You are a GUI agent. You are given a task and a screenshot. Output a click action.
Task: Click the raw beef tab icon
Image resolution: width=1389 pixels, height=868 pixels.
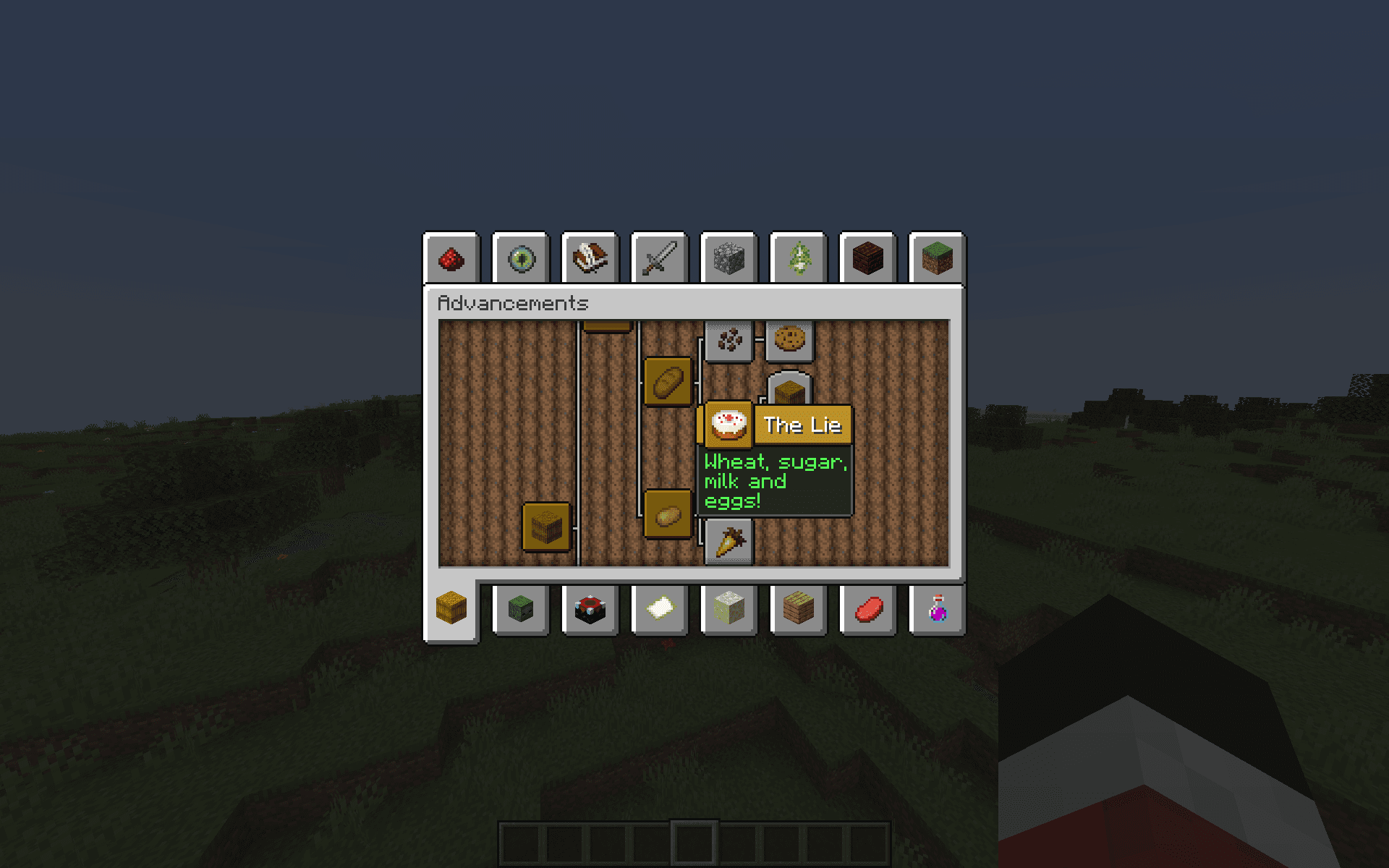[867, 610]
